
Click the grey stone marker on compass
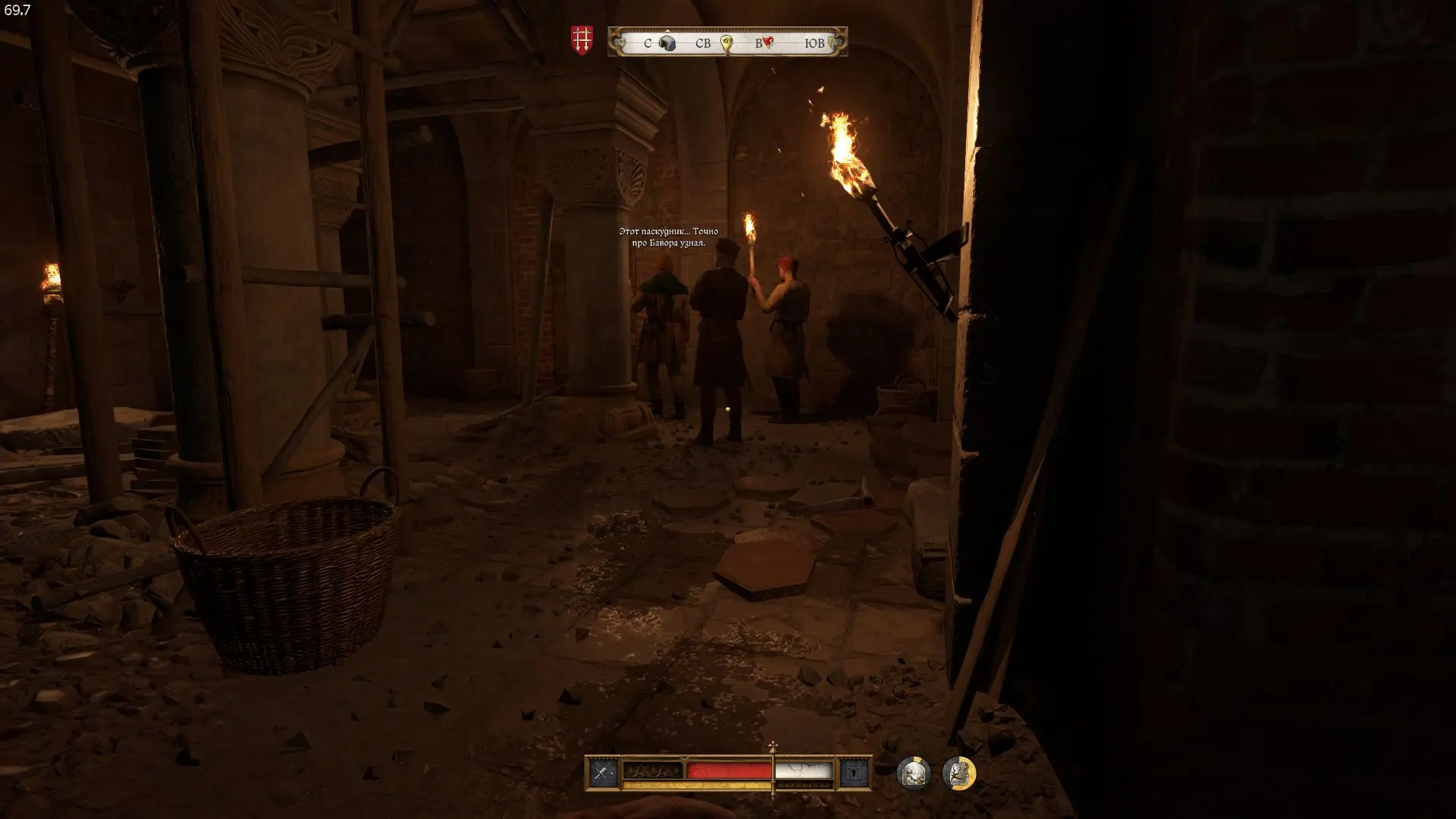coord(667,43)
